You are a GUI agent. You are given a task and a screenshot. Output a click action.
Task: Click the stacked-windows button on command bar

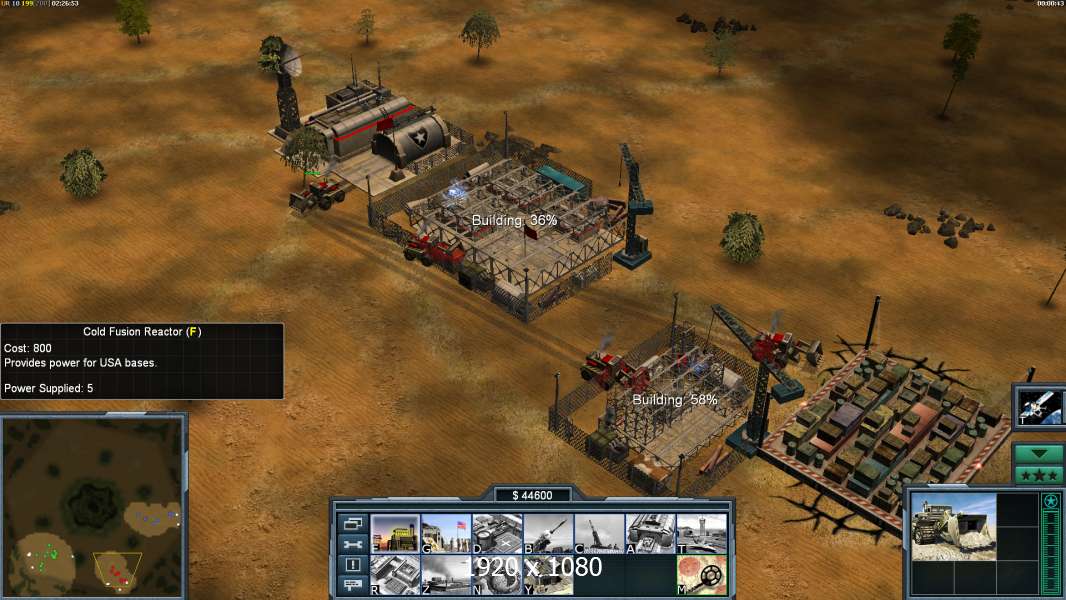352,523
